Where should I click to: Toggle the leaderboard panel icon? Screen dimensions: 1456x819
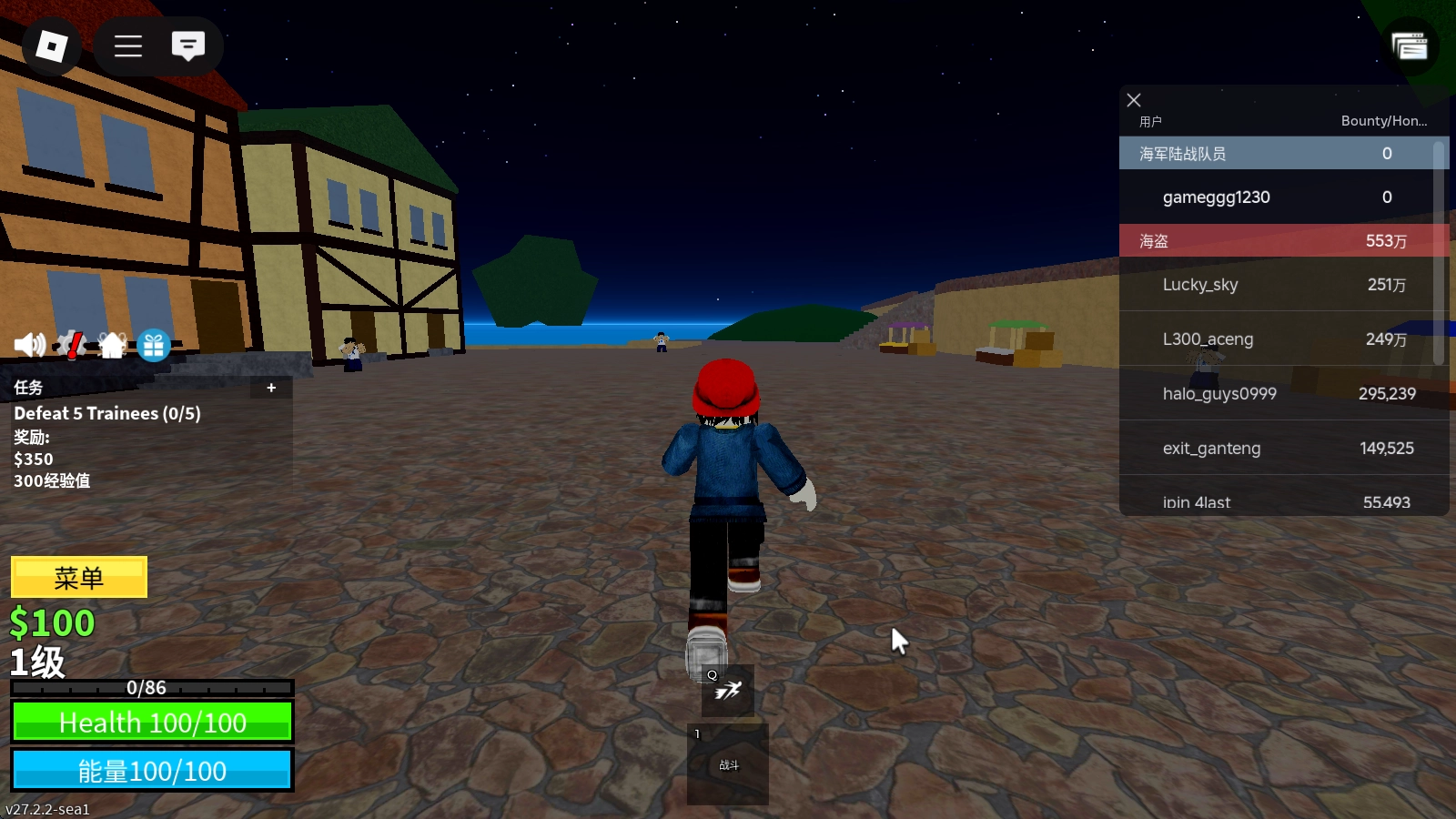click(x=1410, y=46)
